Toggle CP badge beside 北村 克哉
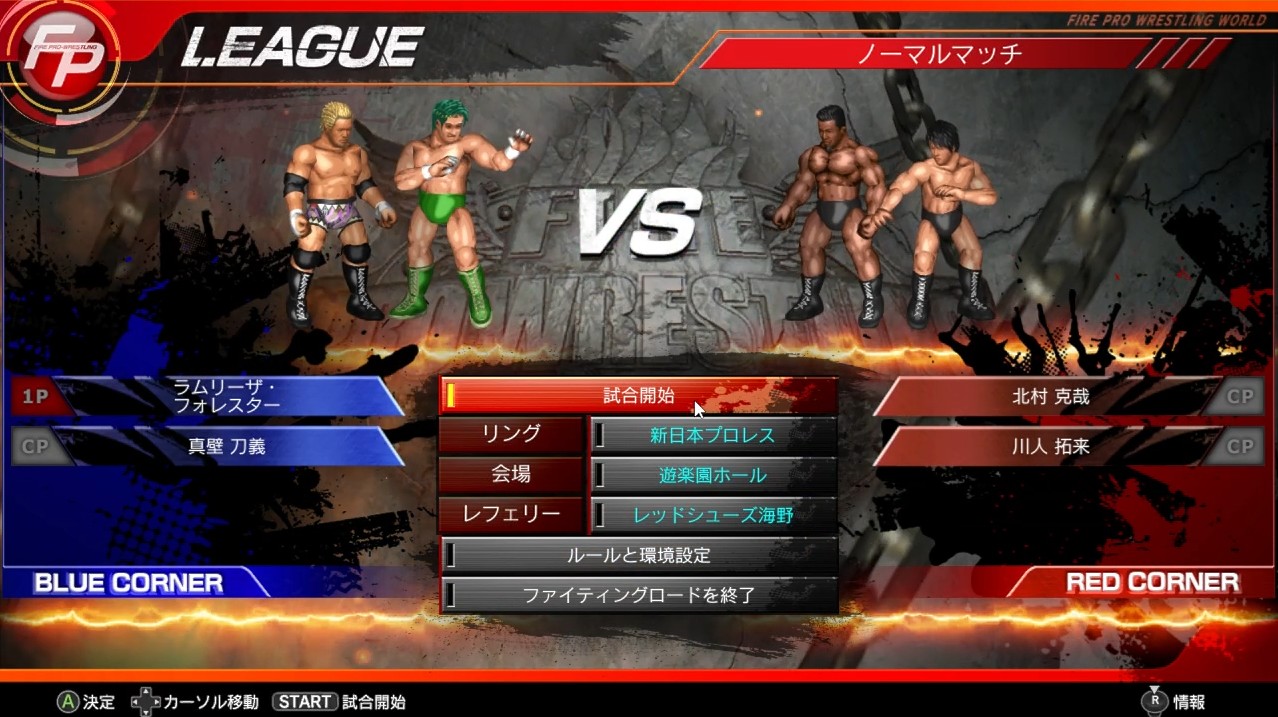This screenshot has height=717, width=1278. [1240, 397]
